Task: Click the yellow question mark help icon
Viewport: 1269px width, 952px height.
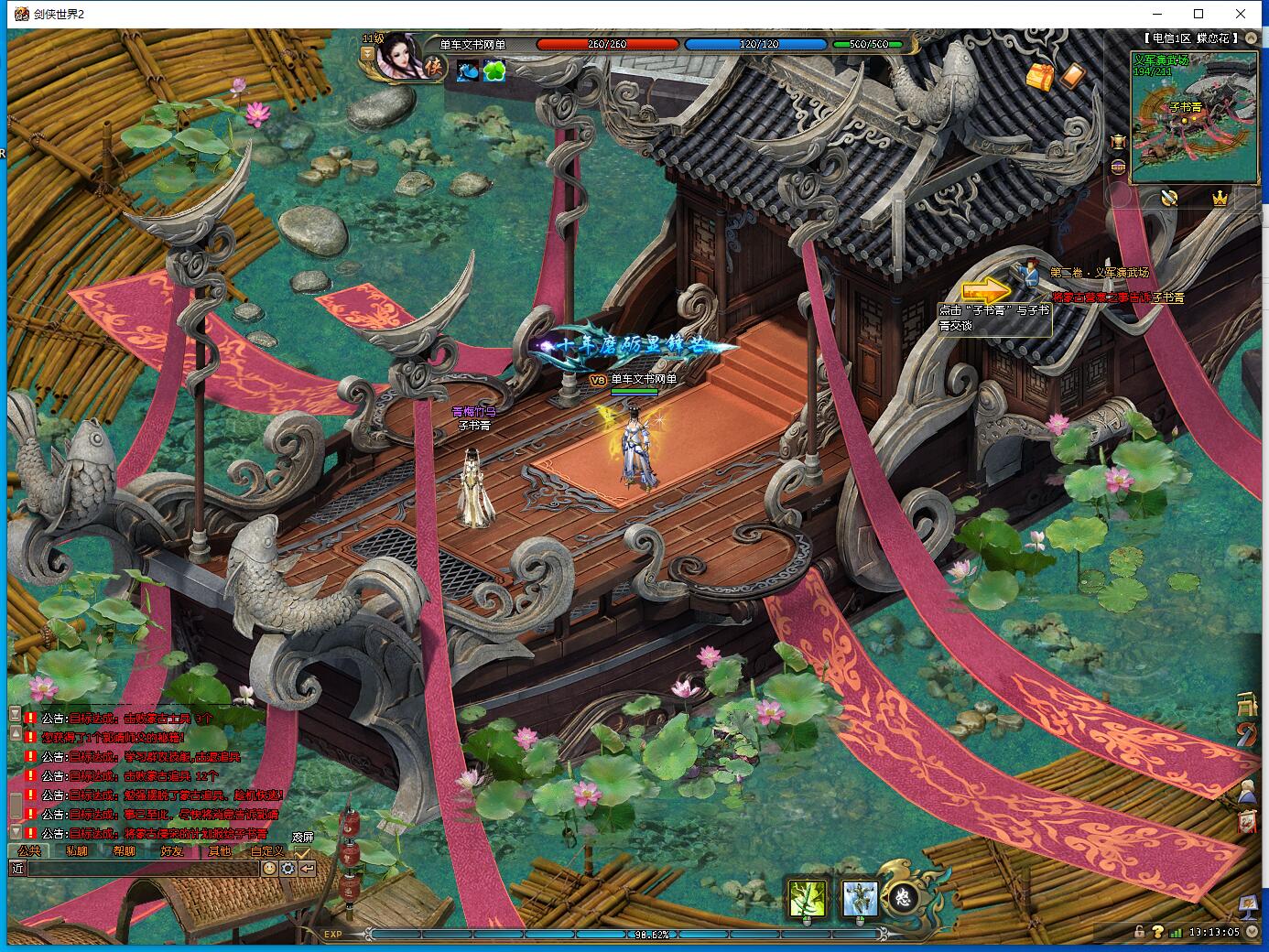Action: click(x=1158, y=932)
